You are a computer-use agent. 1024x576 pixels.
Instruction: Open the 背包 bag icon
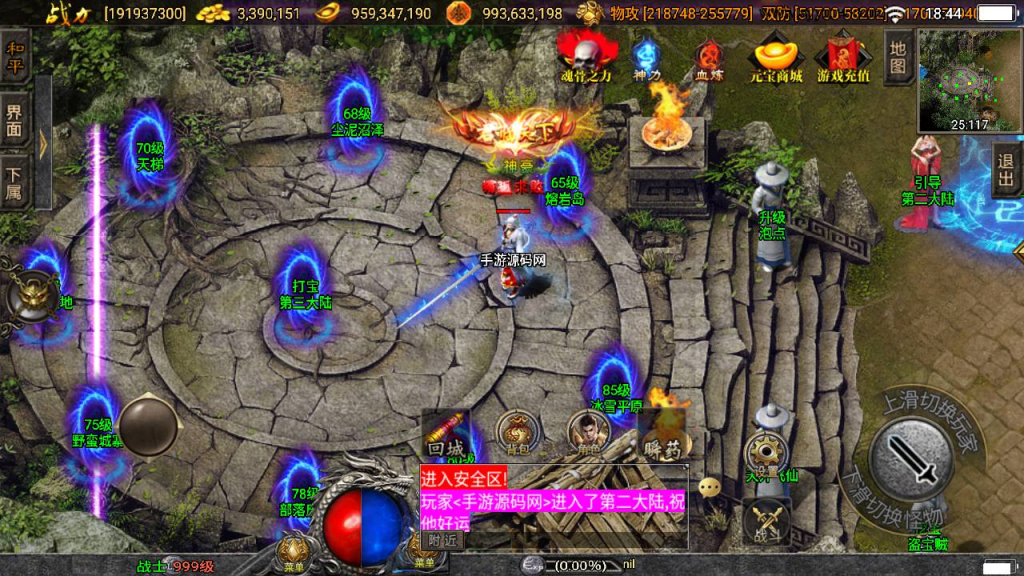(x=517, y=431)
